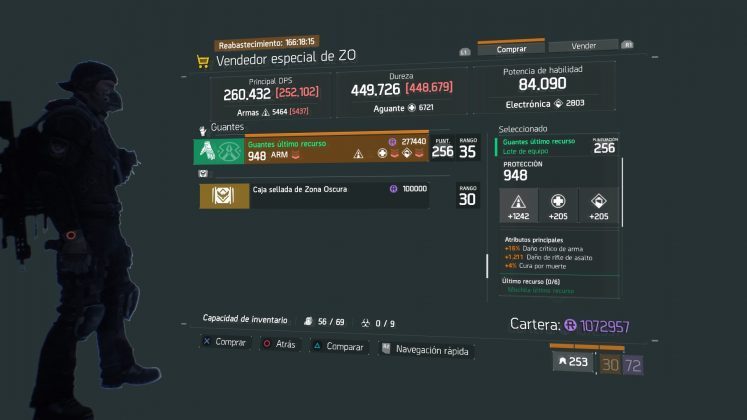Image resolution: width=747 pixels, height=420 pixels.
Task: Open Navegación rápida
Action: [x=429, y=350]
